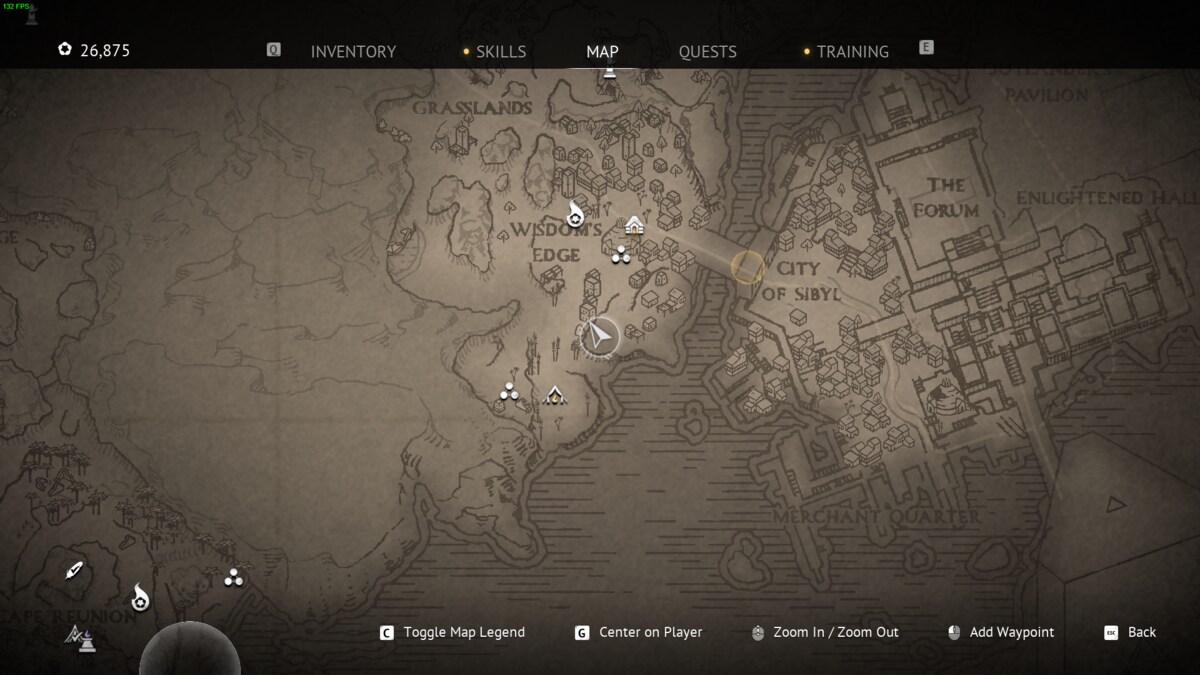This screenshot has height=675, width=1200.
Task: Select the three-dot marker among the palm trees
Action: click(234, 577)
